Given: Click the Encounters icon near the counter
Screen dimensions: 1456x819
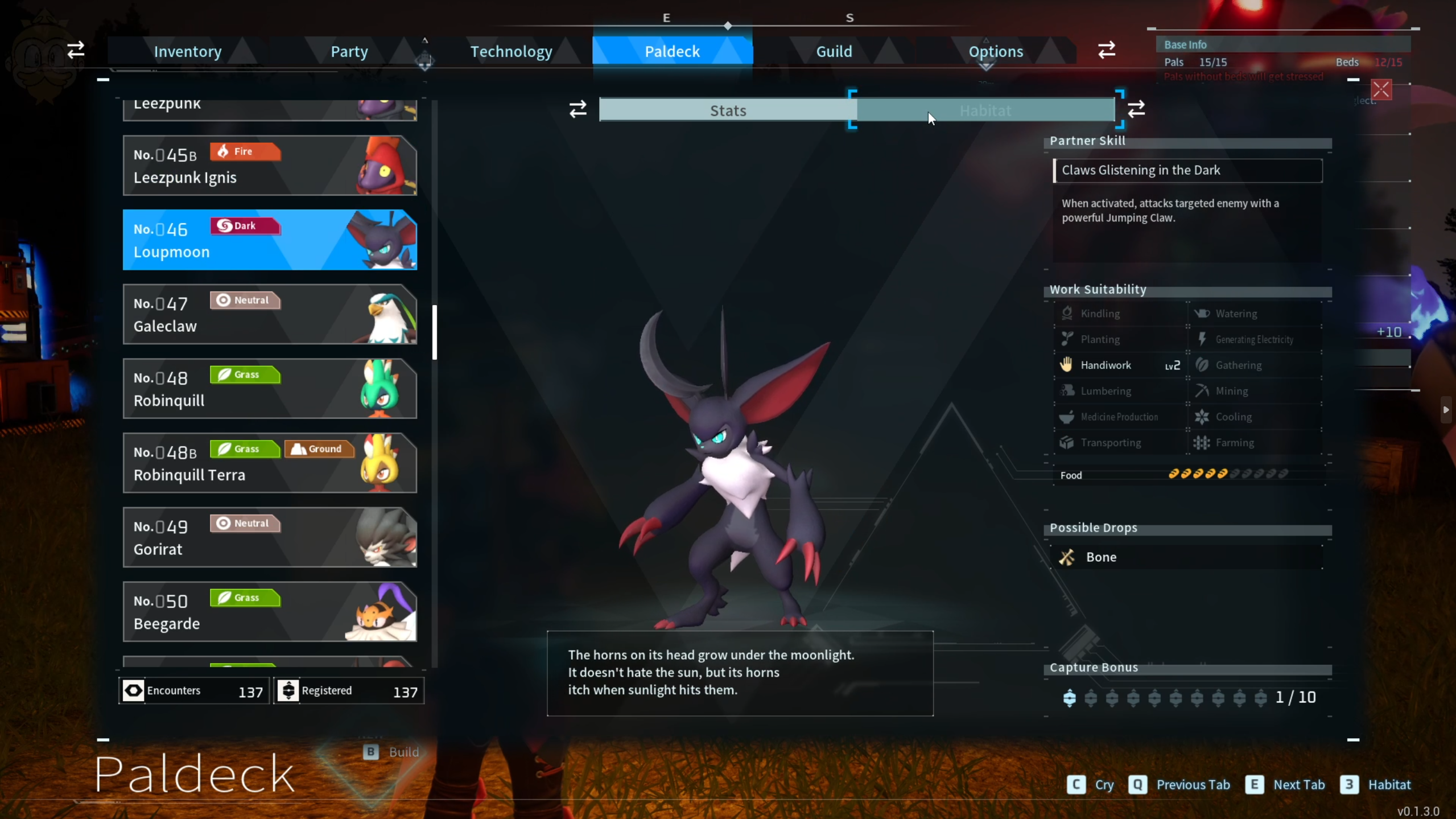Looking at the screenshot, I should pyautogui.click(x=133, y=690).
